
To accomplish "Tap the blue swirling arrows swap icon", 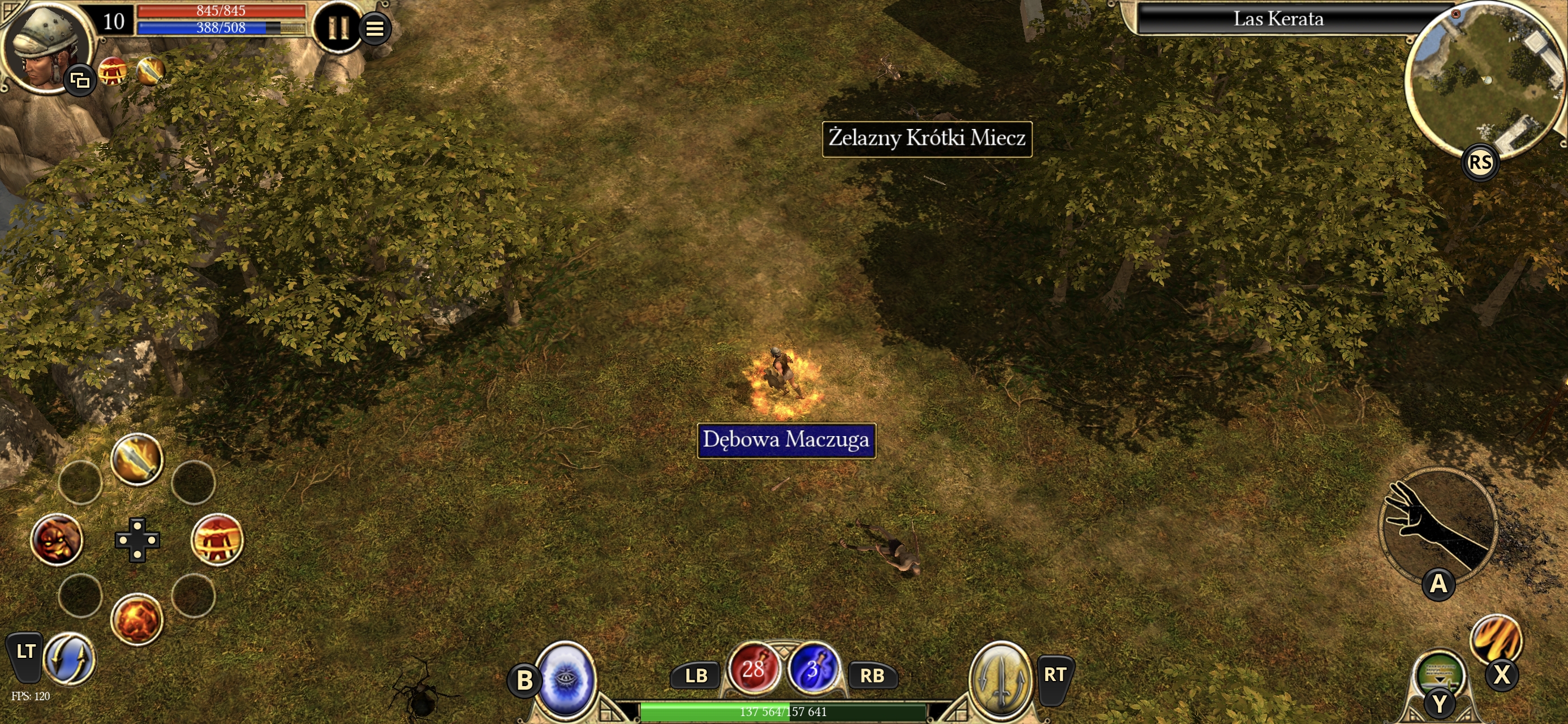I will click(x=70, y=659).
